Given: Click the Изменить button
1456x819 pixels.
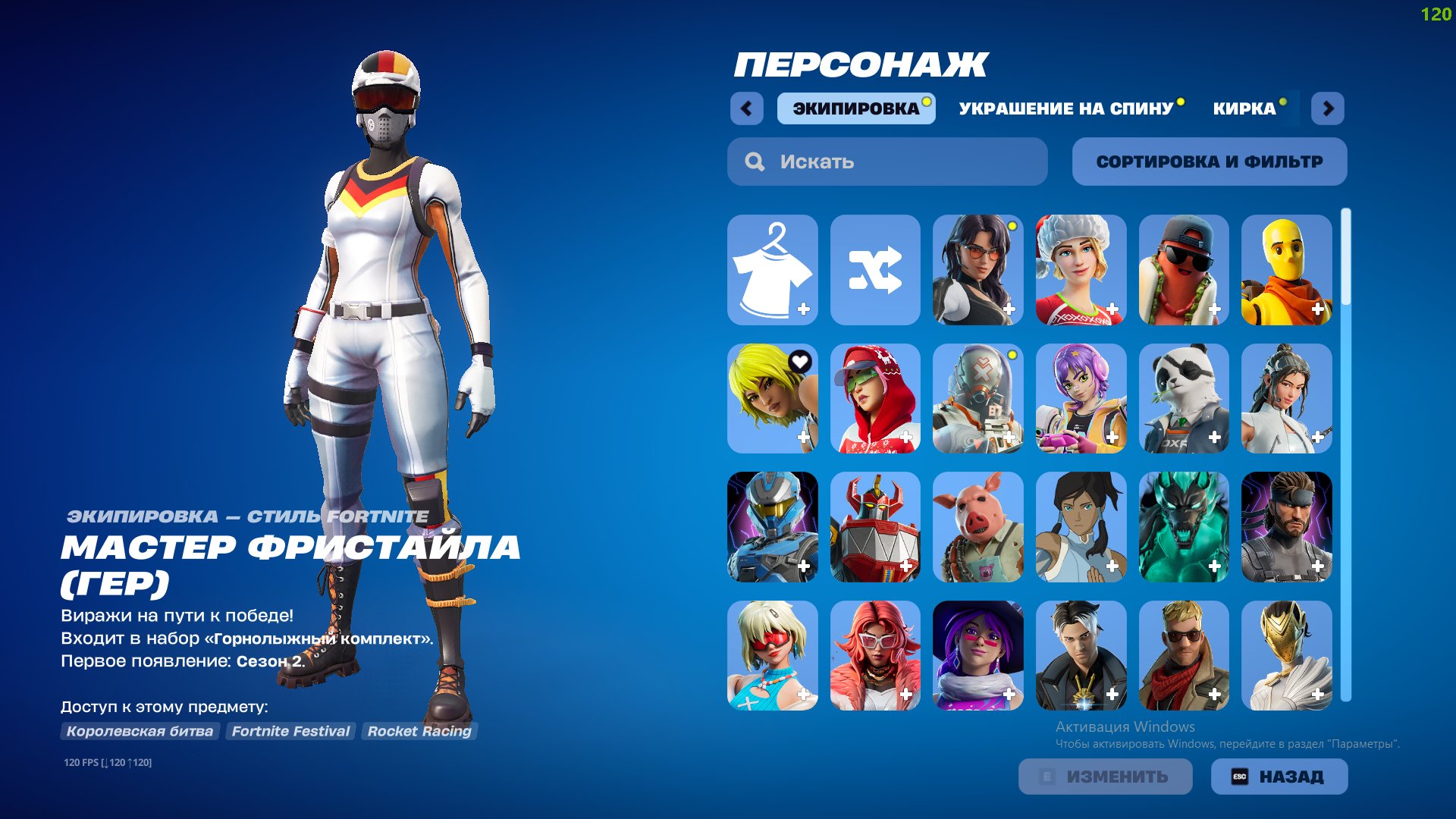Looking at the screenshot, I should 1104,776.
